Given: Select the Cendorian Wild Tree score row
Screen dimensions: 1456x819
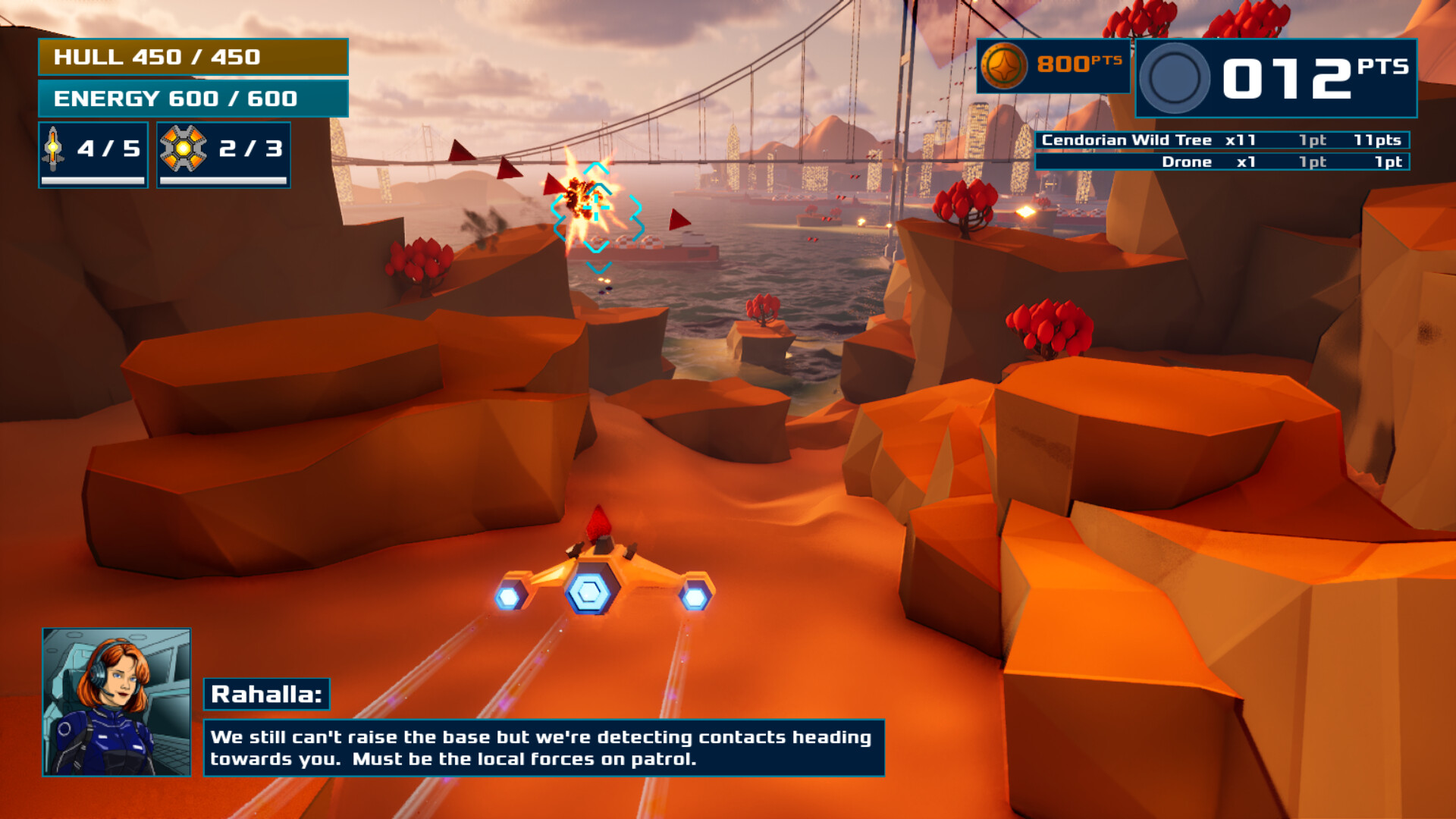Looking at the screenshot, I should pyautogui.click(x=1222, y=140).
